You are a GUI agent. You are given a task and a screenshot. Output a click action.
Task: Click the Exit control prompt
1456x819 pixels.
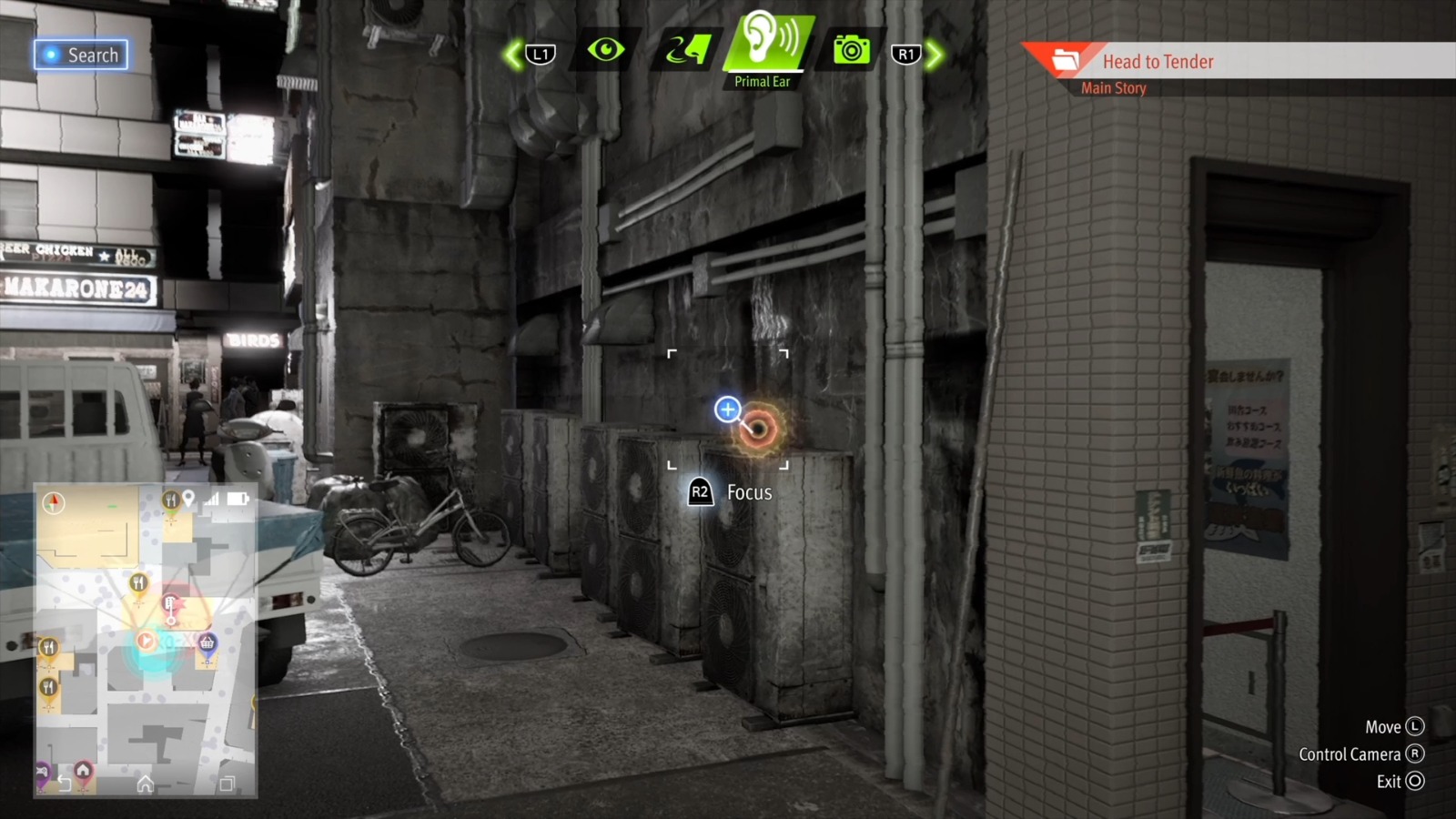(x=1398, y=781)
